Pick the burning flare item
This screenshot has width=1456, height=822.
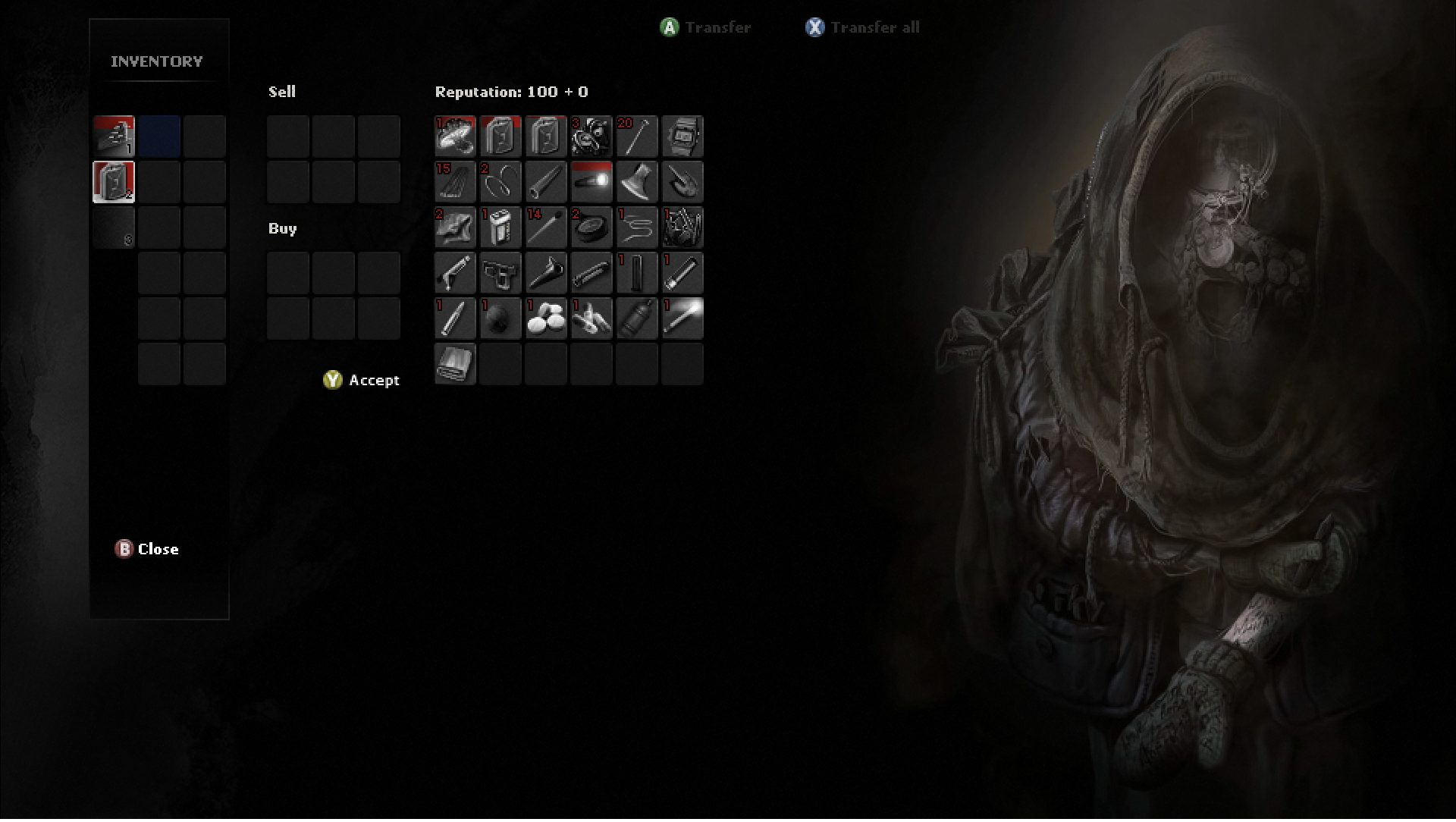point(682,318)
